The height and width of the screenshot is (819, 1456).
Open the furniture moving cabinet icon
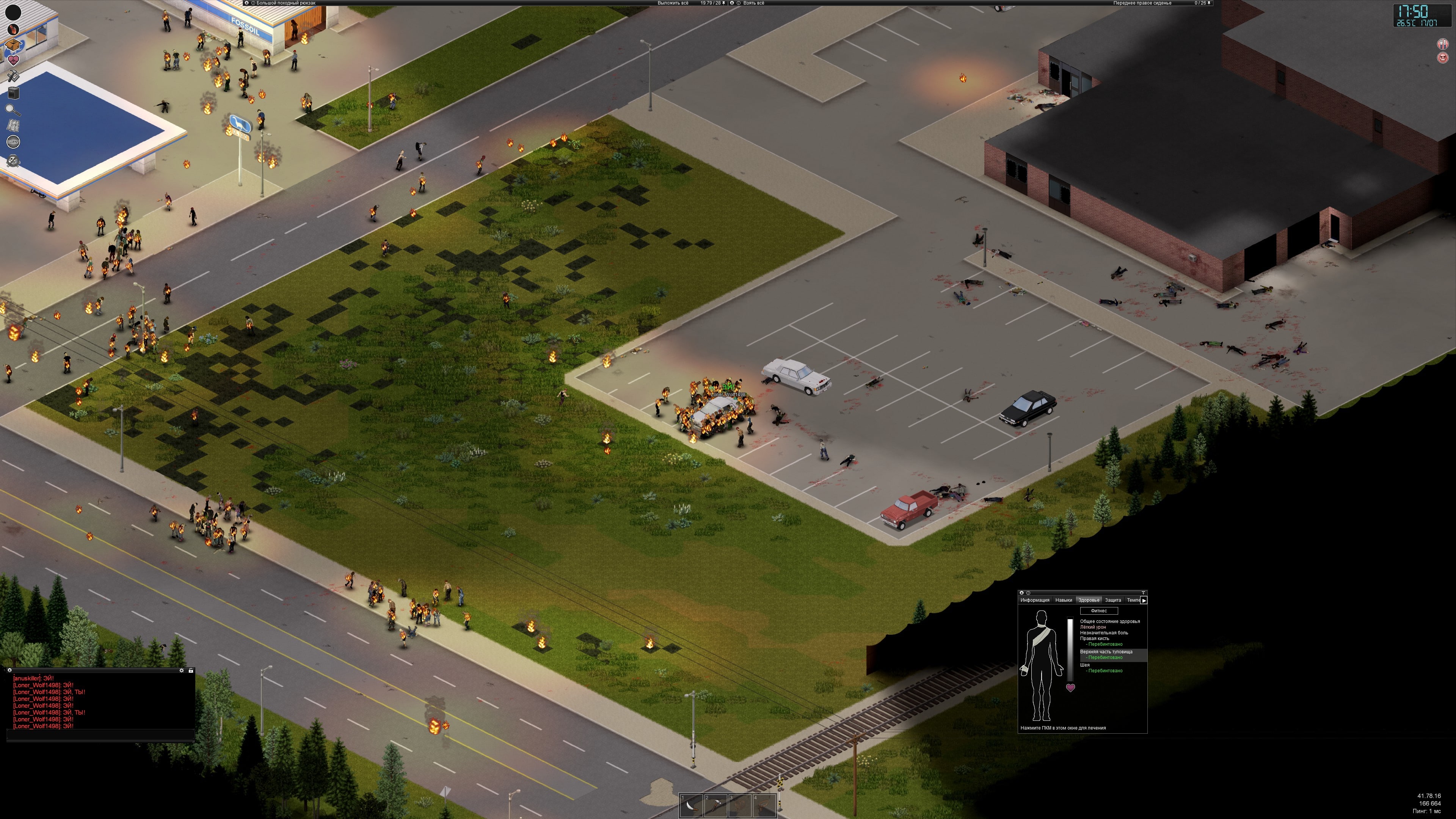point(13,92)
